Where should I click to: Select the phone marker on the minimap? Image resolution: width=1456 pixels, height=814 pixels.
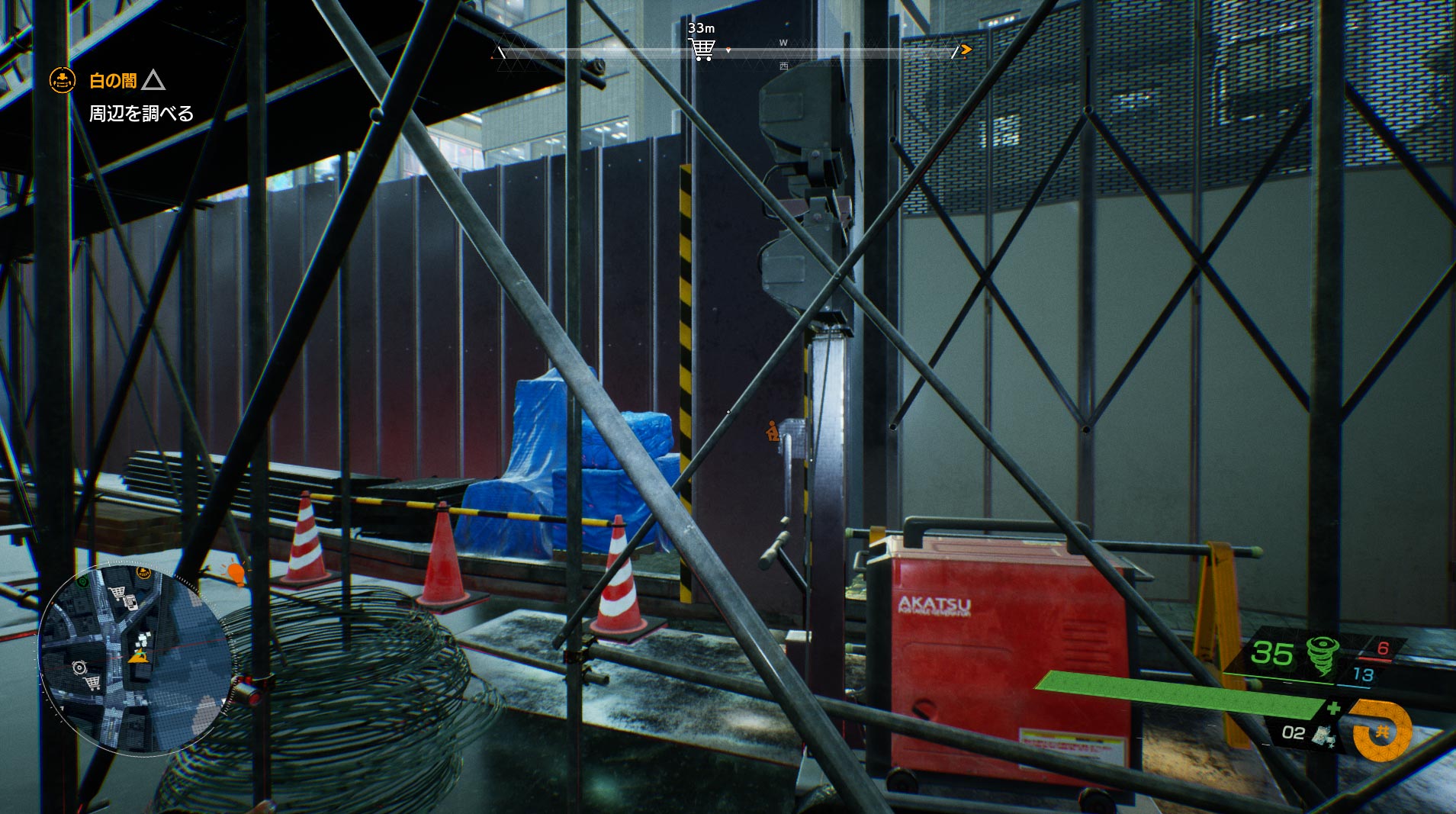(x=130, y=603)
